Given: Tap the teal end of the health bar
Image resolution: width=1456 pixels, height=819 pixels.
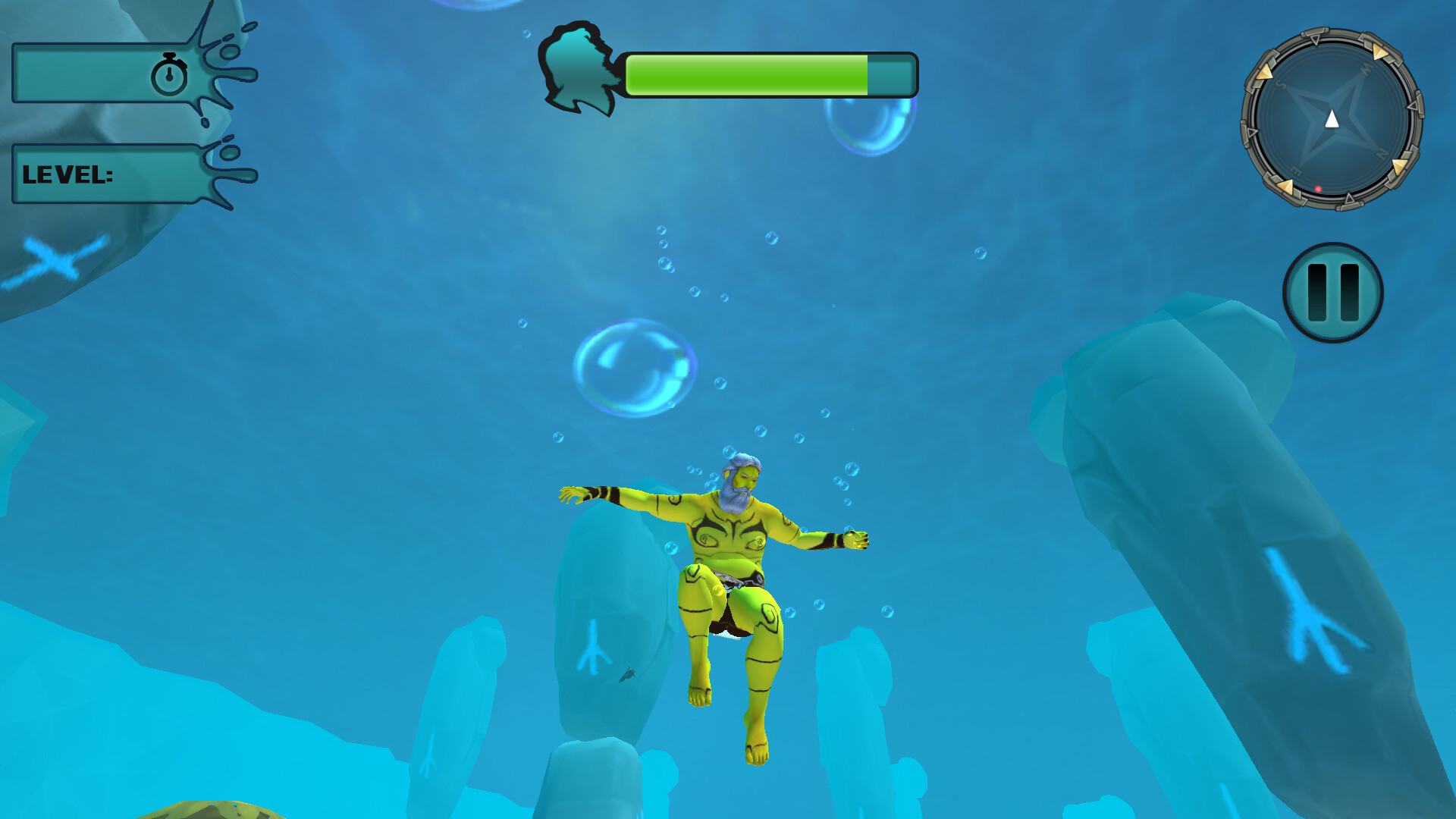Looking at the screenshot, I should (x=889, y=74).
